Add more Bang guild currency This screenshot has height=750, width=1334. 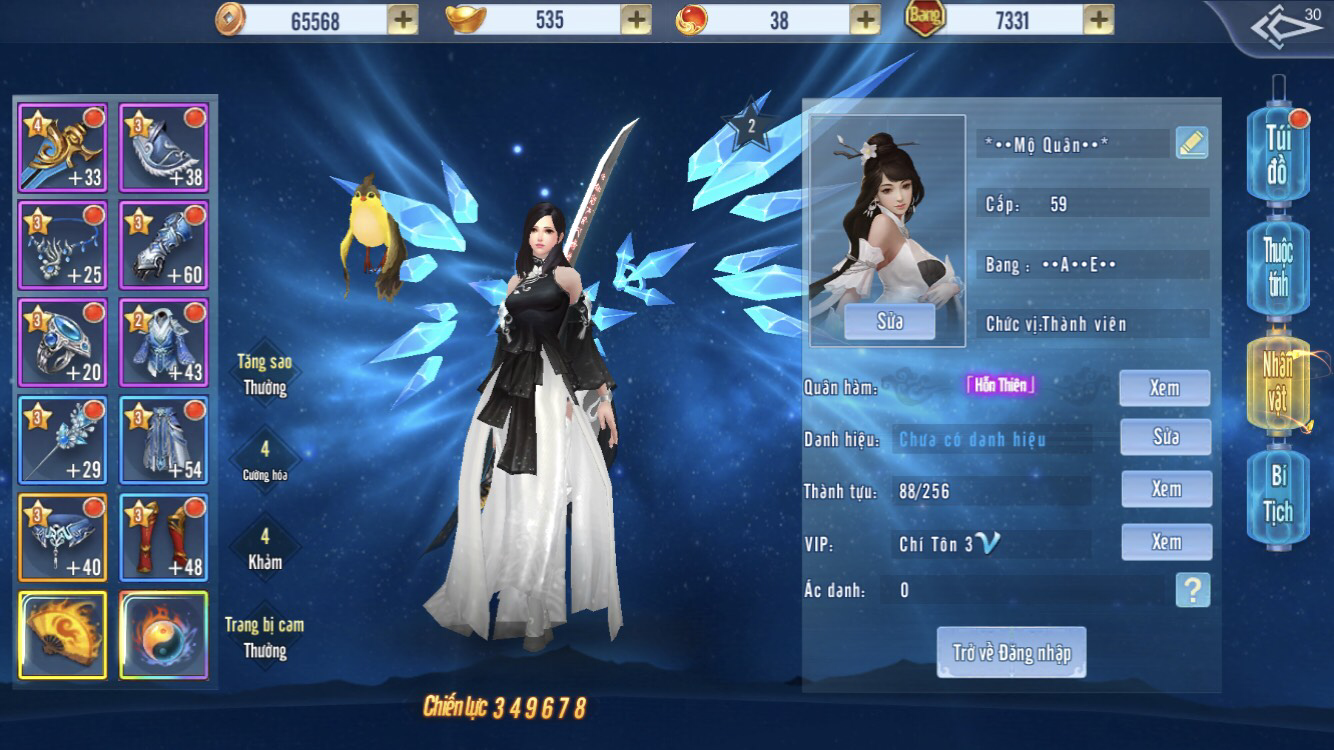1098,19
